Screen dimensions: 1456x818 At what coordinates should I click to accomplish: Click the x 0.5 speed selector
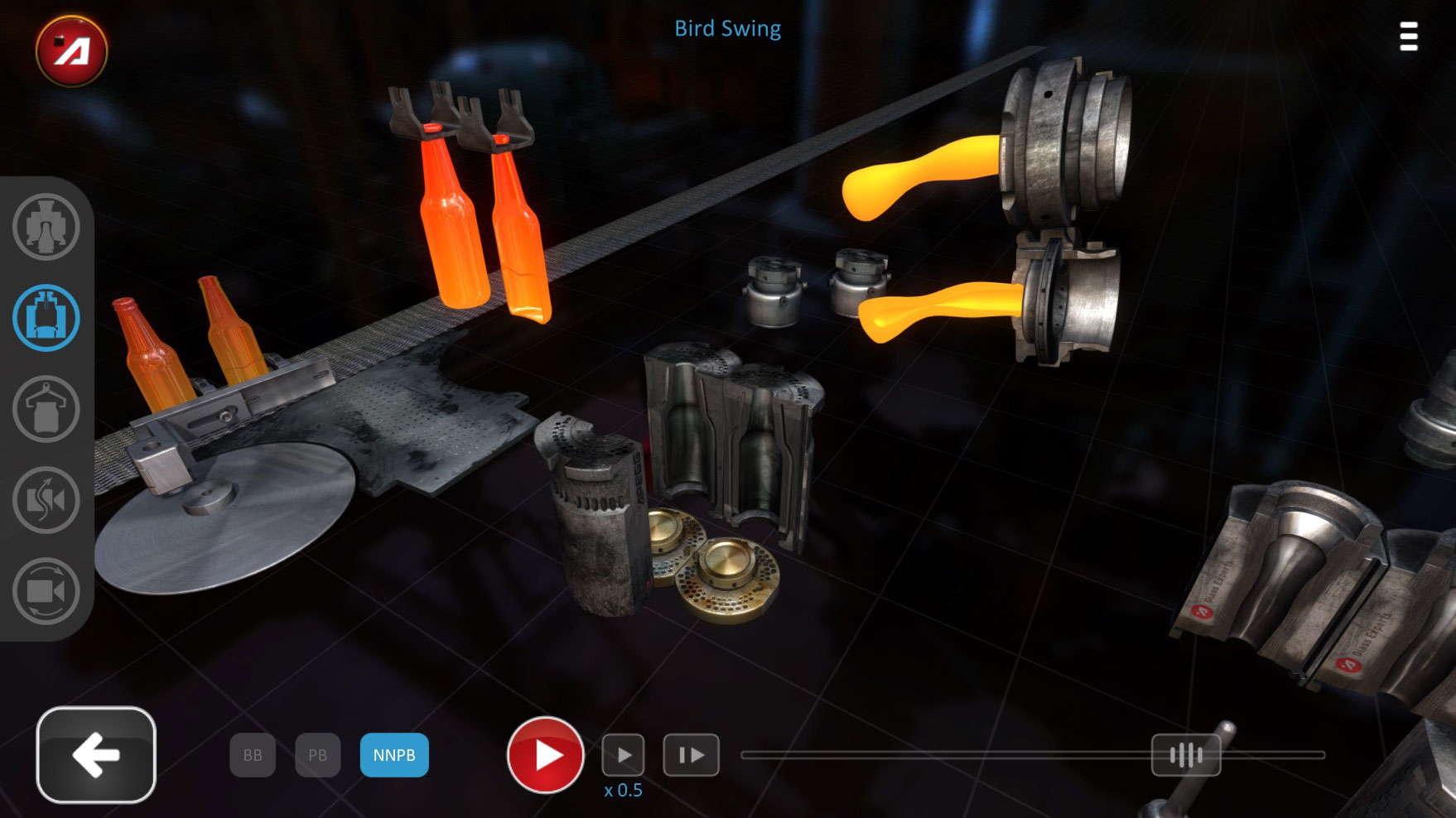[x=624, y=790]
